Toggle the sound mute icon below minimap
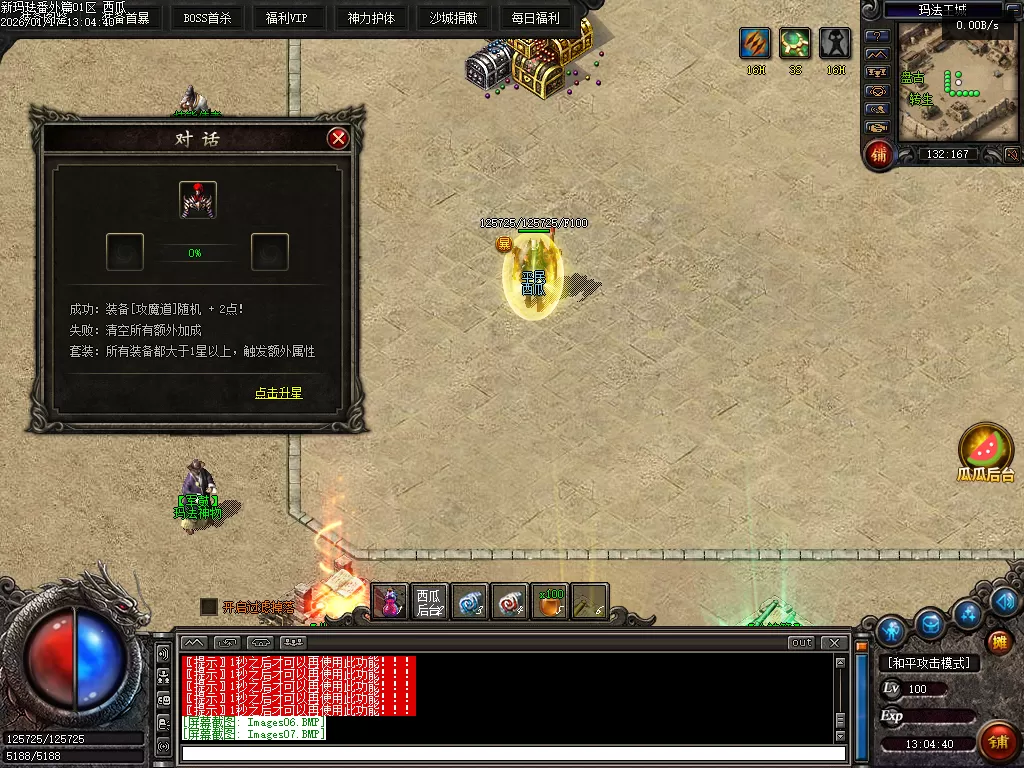Viewport: 1024px width, 768px height. coord(1012,154)
